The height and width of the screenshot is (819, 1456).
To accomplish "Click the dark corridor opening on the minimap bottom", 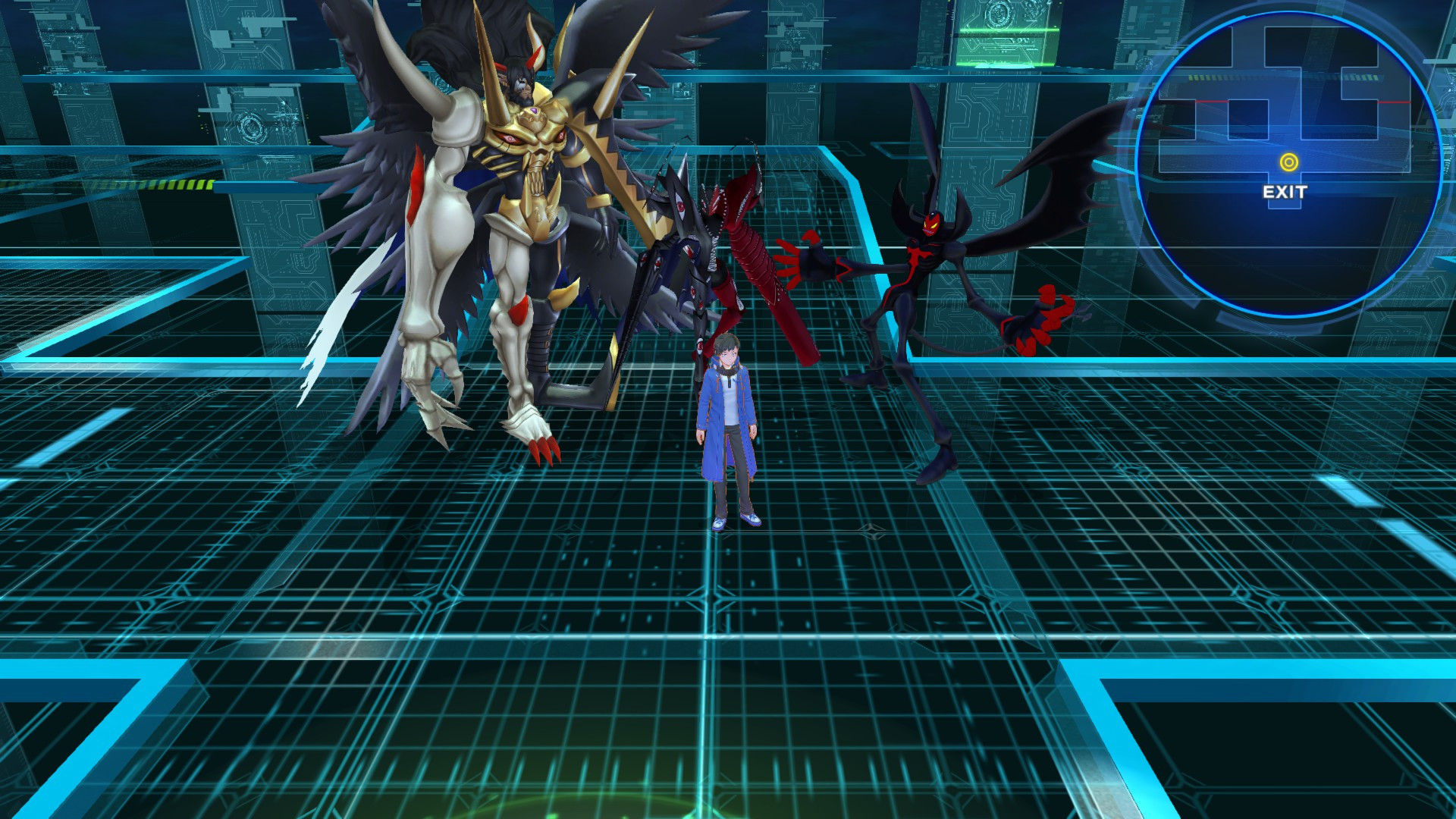I will (x=1284, y=206).
